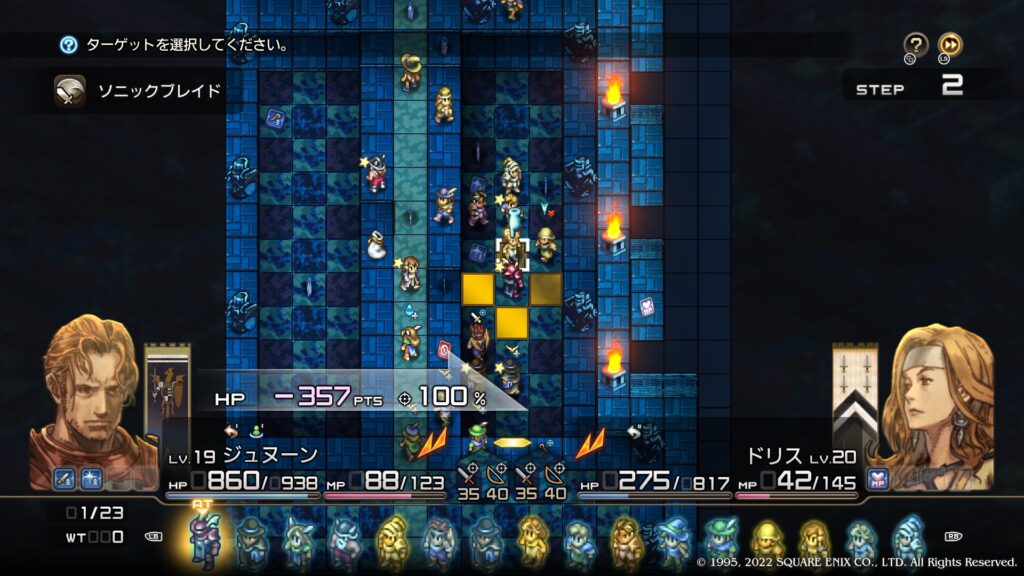
Task: Open the help button next to fast-forward
Action: [x=915, y=45]
